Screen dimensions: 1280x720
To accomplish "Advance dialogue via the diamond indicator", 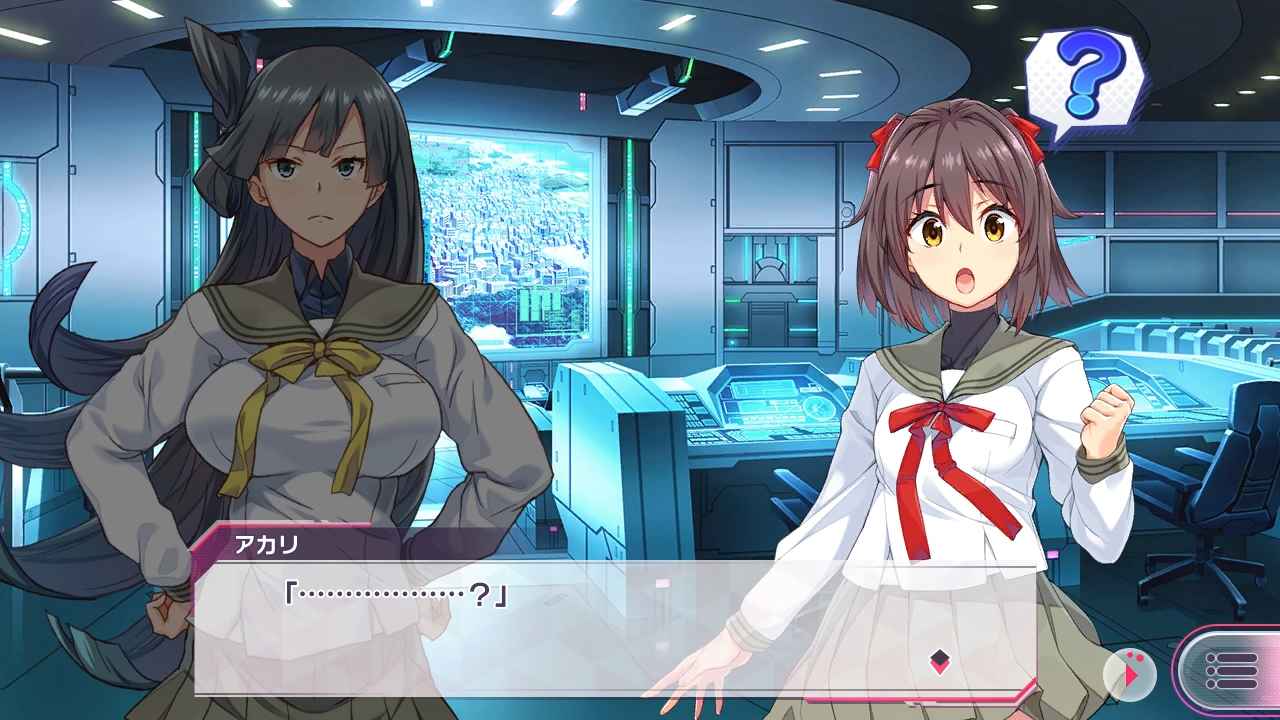I will (x=939, y=660).
